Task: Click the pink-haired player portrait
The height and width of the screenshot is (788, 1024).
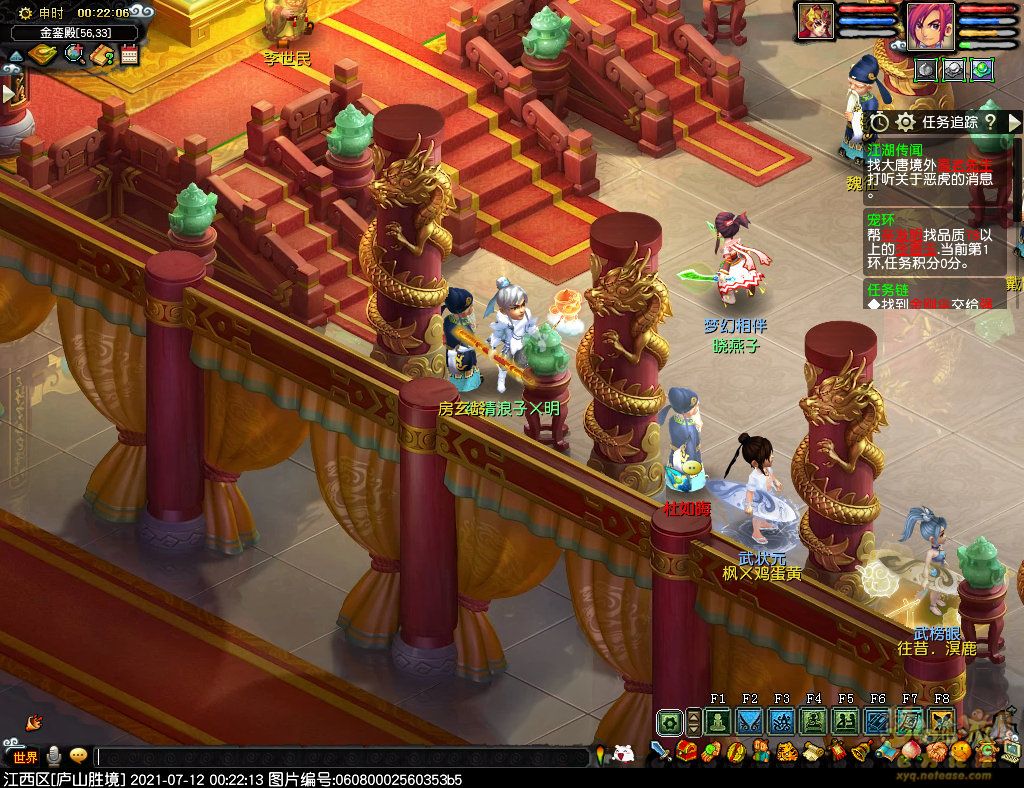Action: (930, 24)
